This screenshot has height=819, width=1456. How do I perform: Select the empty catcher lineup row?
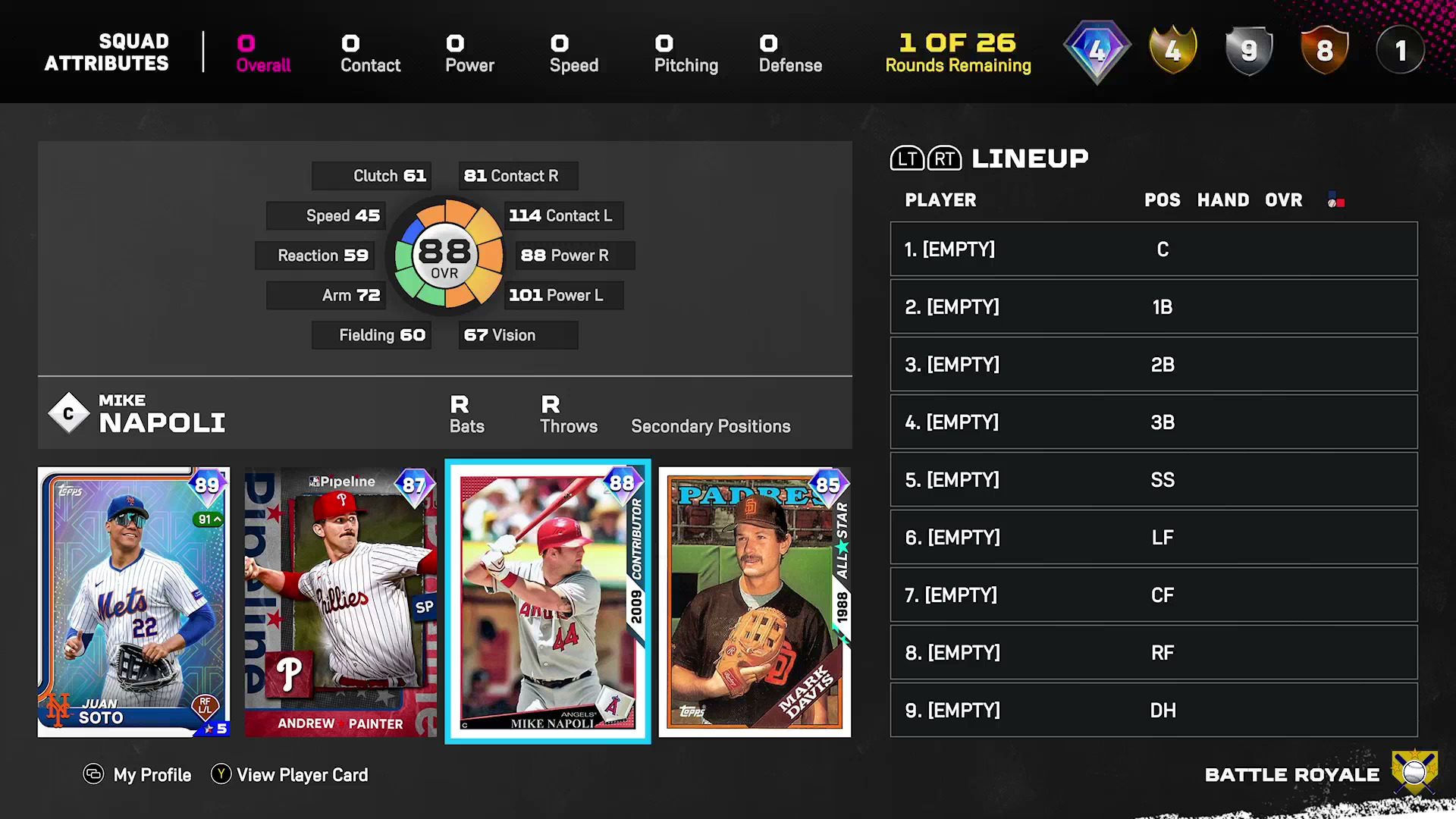tap(1153, 249)
